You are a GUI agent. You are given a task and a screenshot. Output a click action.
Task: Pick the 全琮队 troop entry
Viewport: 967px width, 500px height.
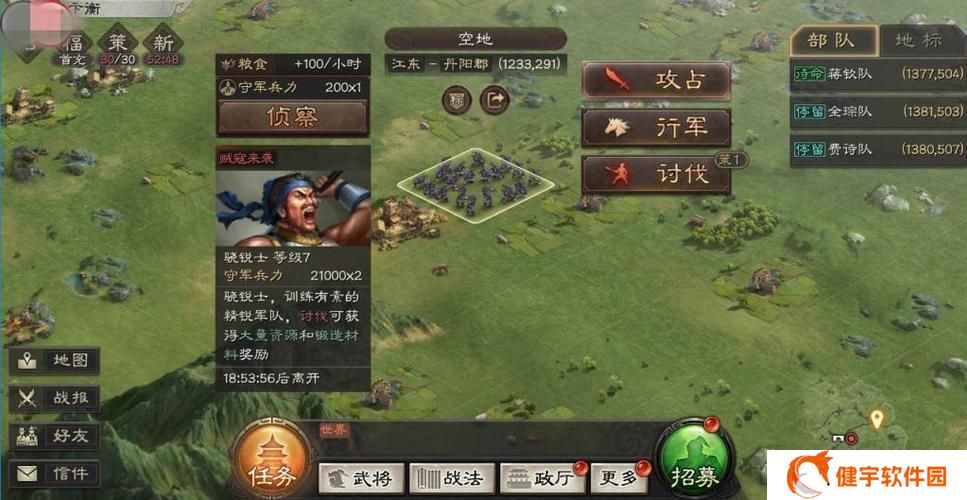[x=877, y=111]
